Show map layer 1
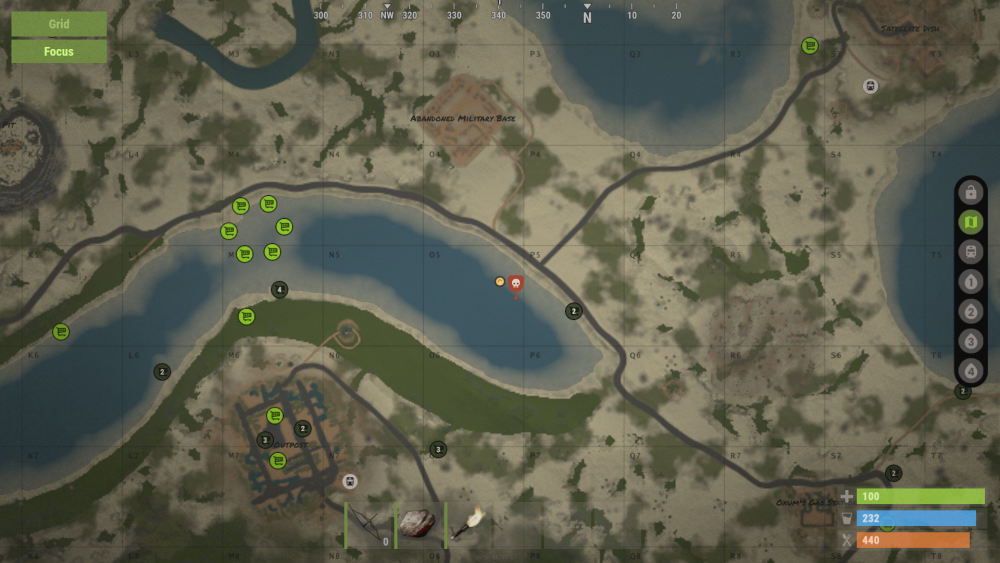Screen dimensions: 1000x563 point(970,282)
